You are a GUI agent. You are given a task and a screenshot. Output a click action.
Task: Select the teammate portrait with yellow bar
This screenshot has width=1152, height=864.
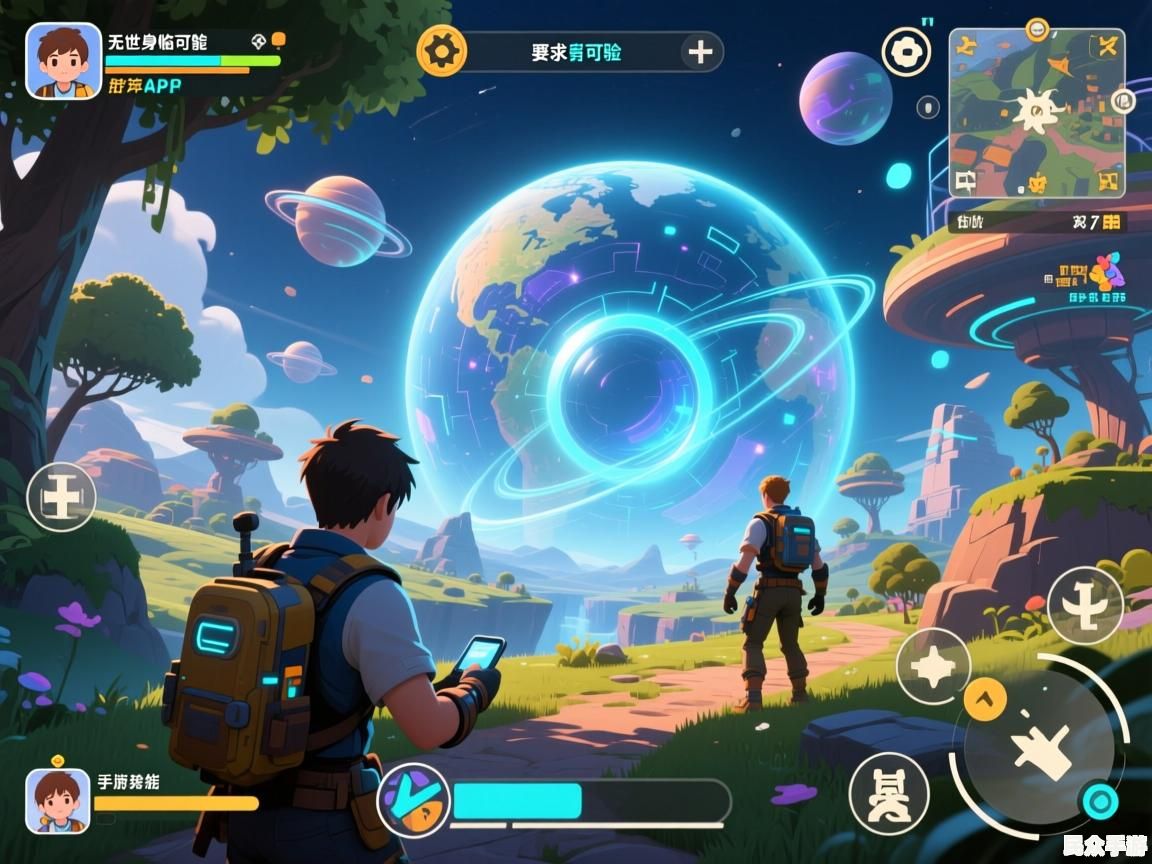[57, 800]
